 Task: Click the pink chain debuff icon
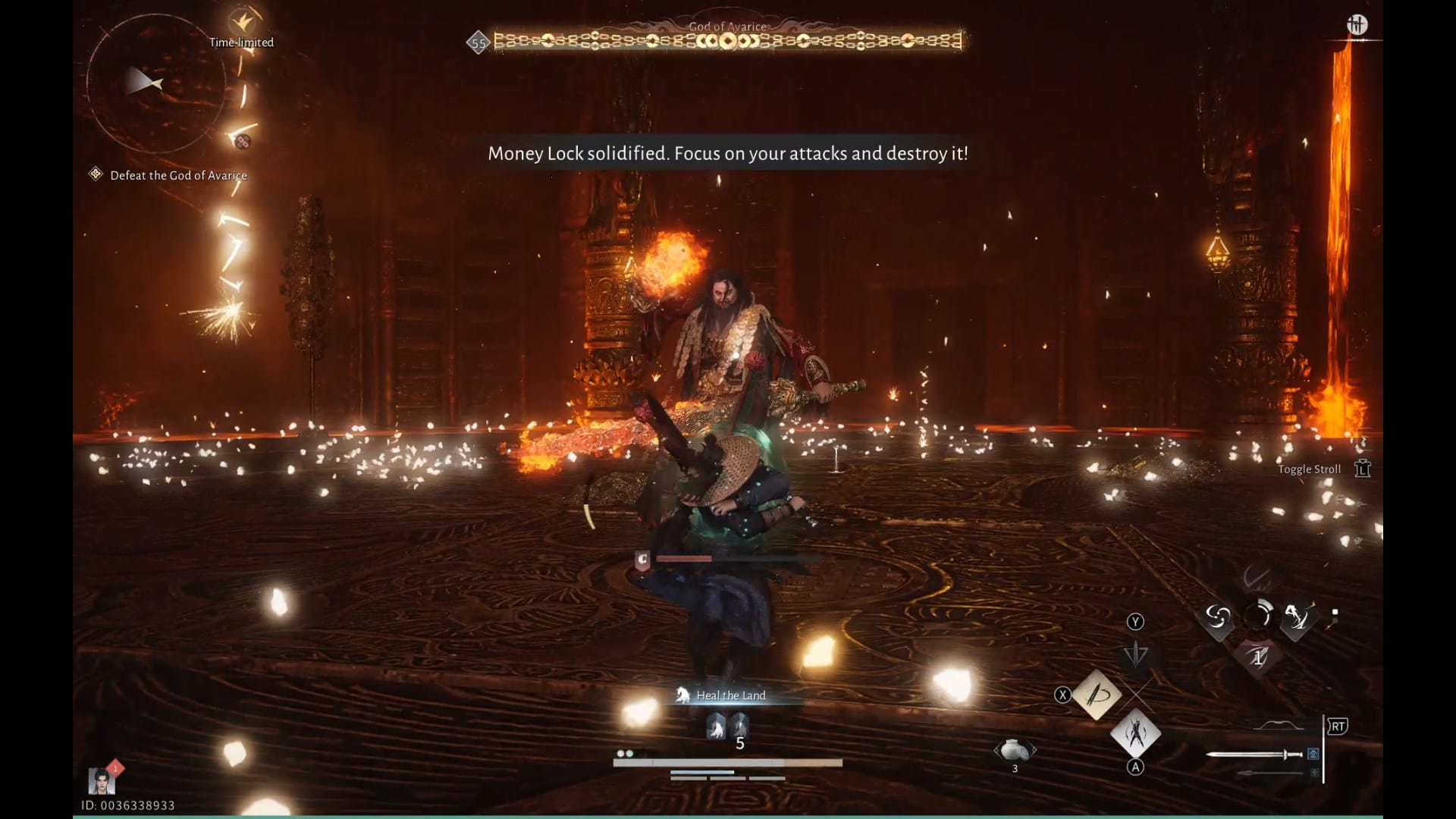[x=243, y=141]
